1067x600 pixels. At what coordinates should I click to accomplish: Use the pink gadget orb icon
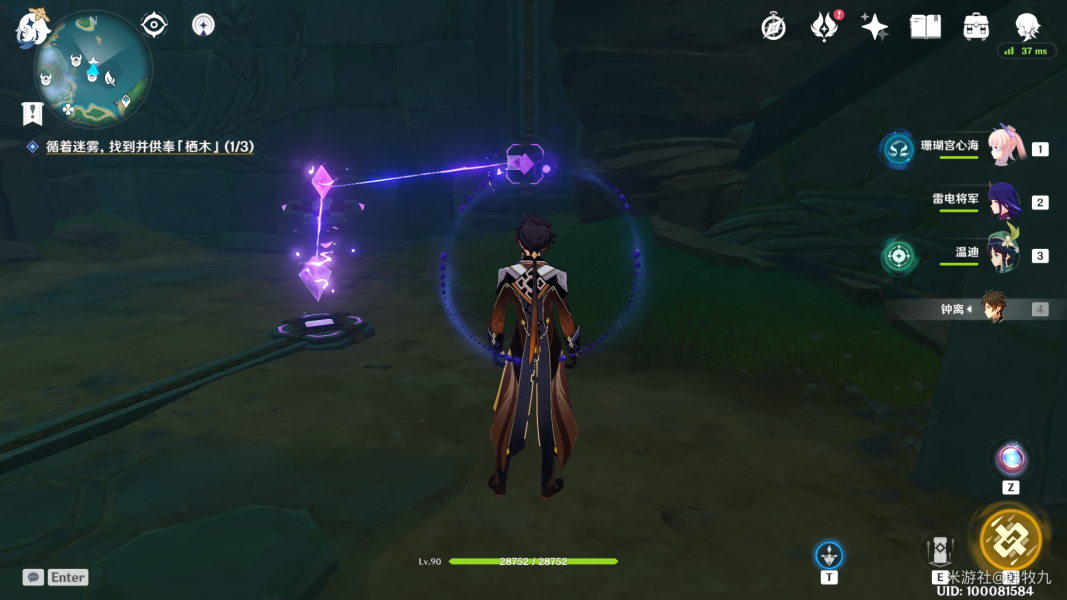coord(1010,459)
